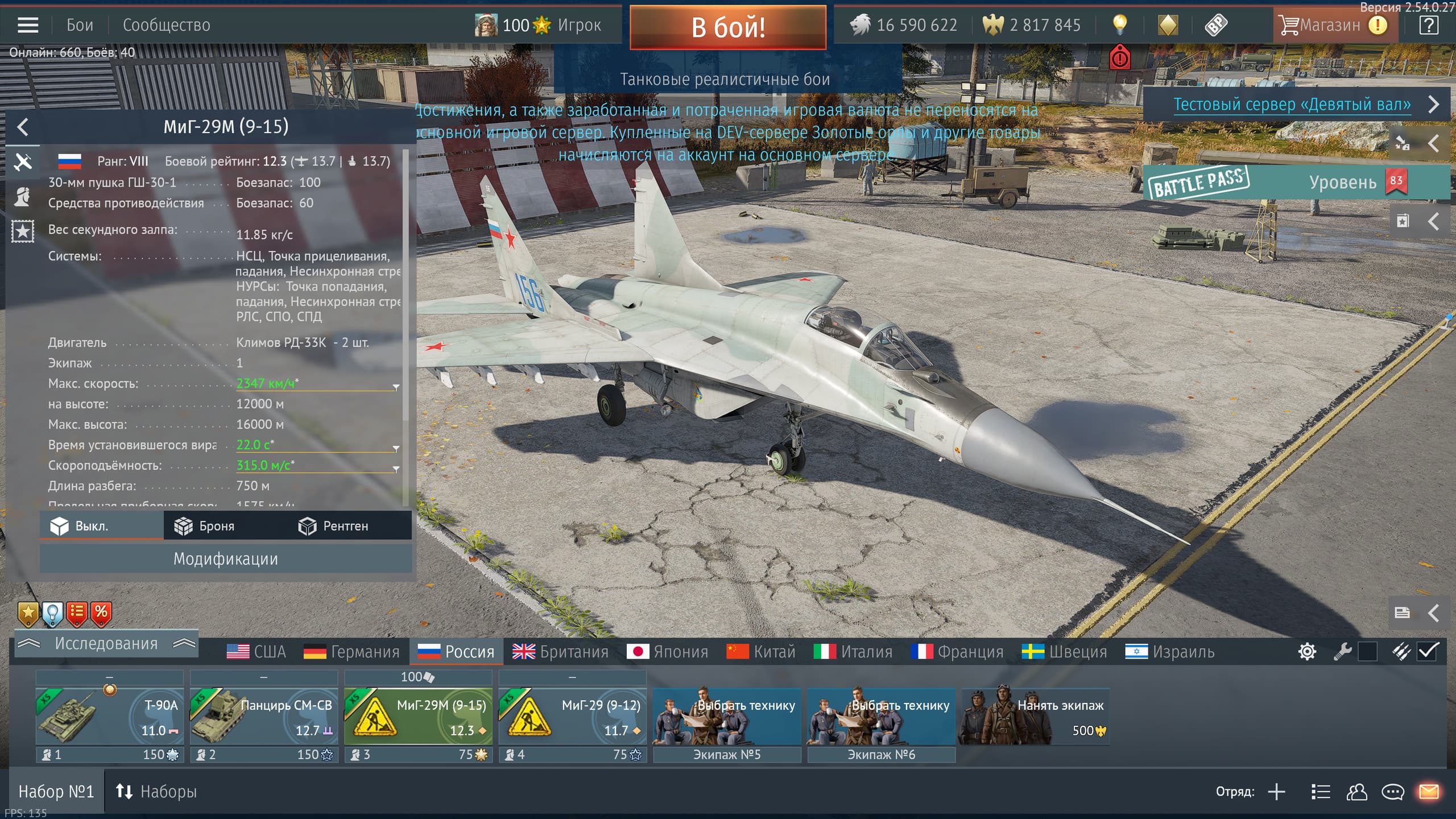The height and width of the screenshot is (819, 1456).
Task: Select the Т-90А crew slot
Action: point(109,716)
